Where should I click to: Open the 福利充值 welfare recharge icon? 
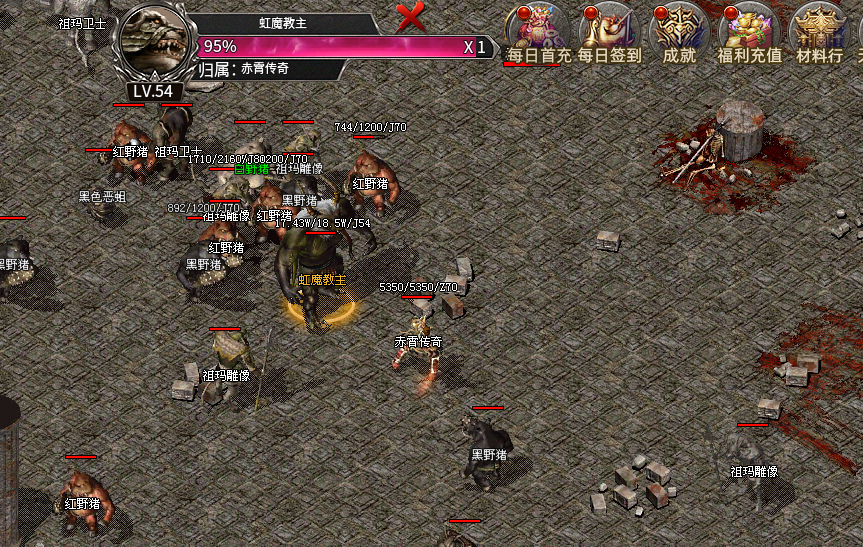[x=749, y=32]
